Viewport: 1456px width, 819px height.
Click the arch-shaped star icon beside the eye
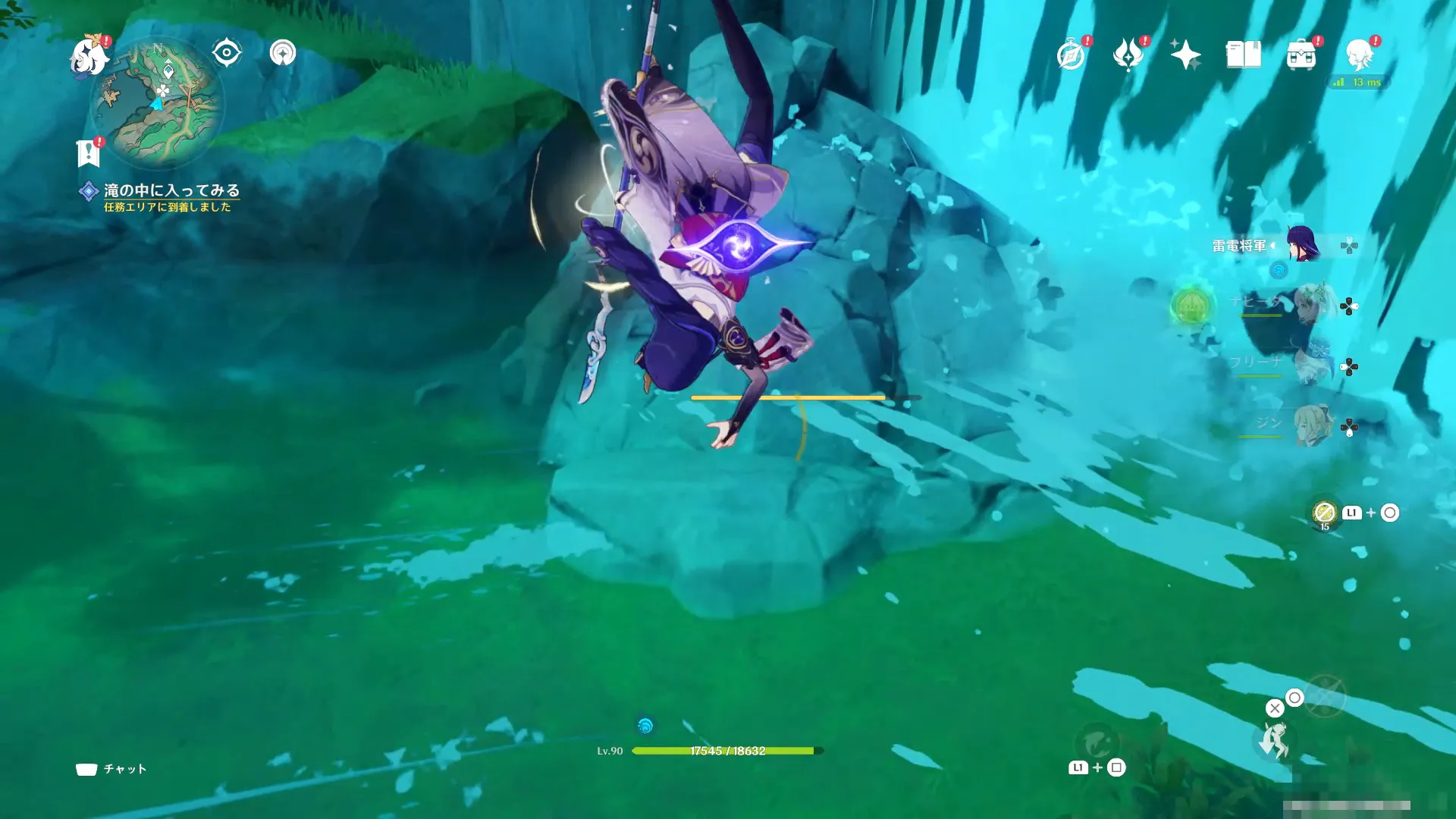[x=282, y=53]
